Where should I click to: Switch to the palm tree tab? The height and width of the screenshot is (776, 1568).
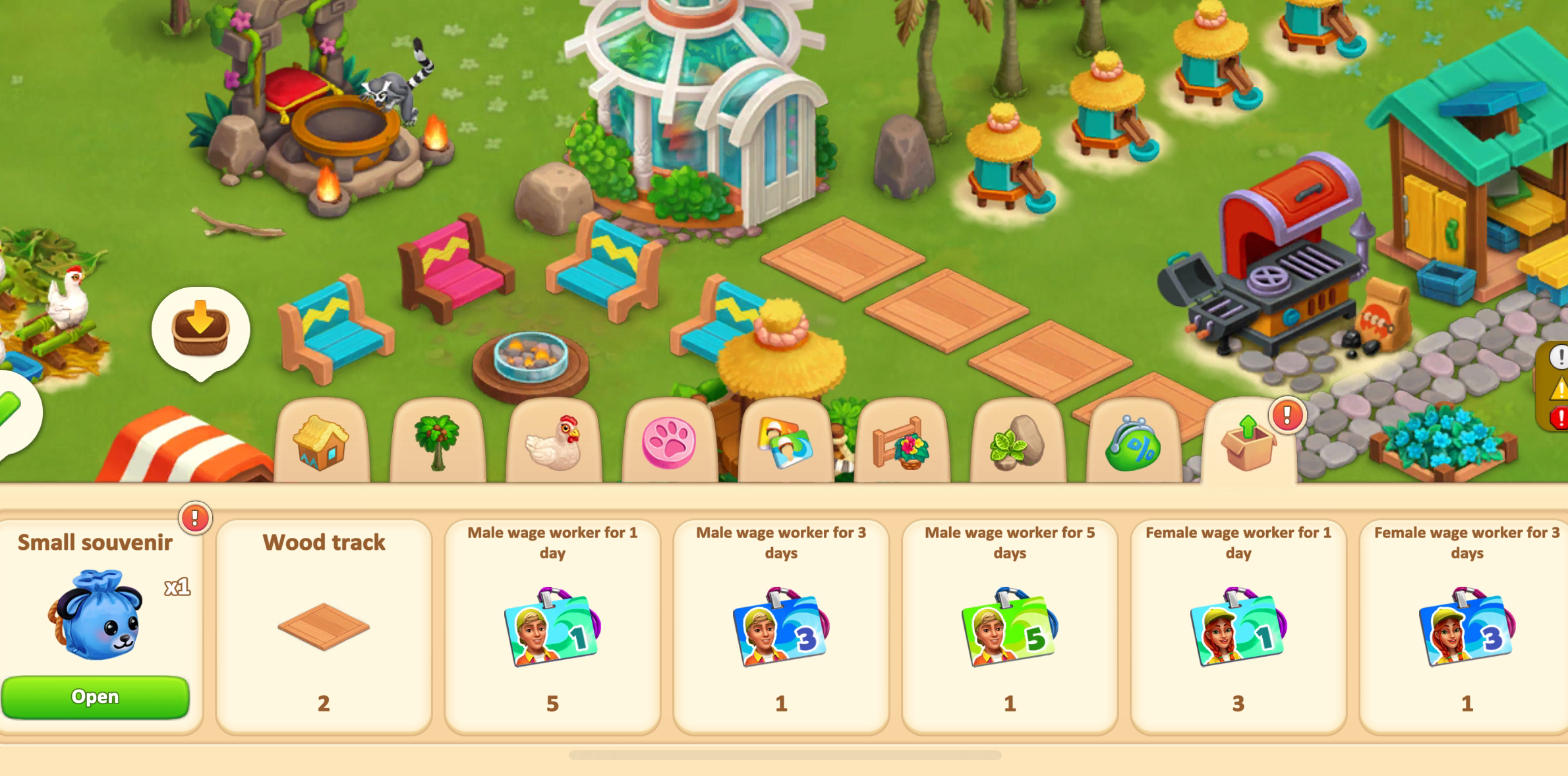coord(437,443)
